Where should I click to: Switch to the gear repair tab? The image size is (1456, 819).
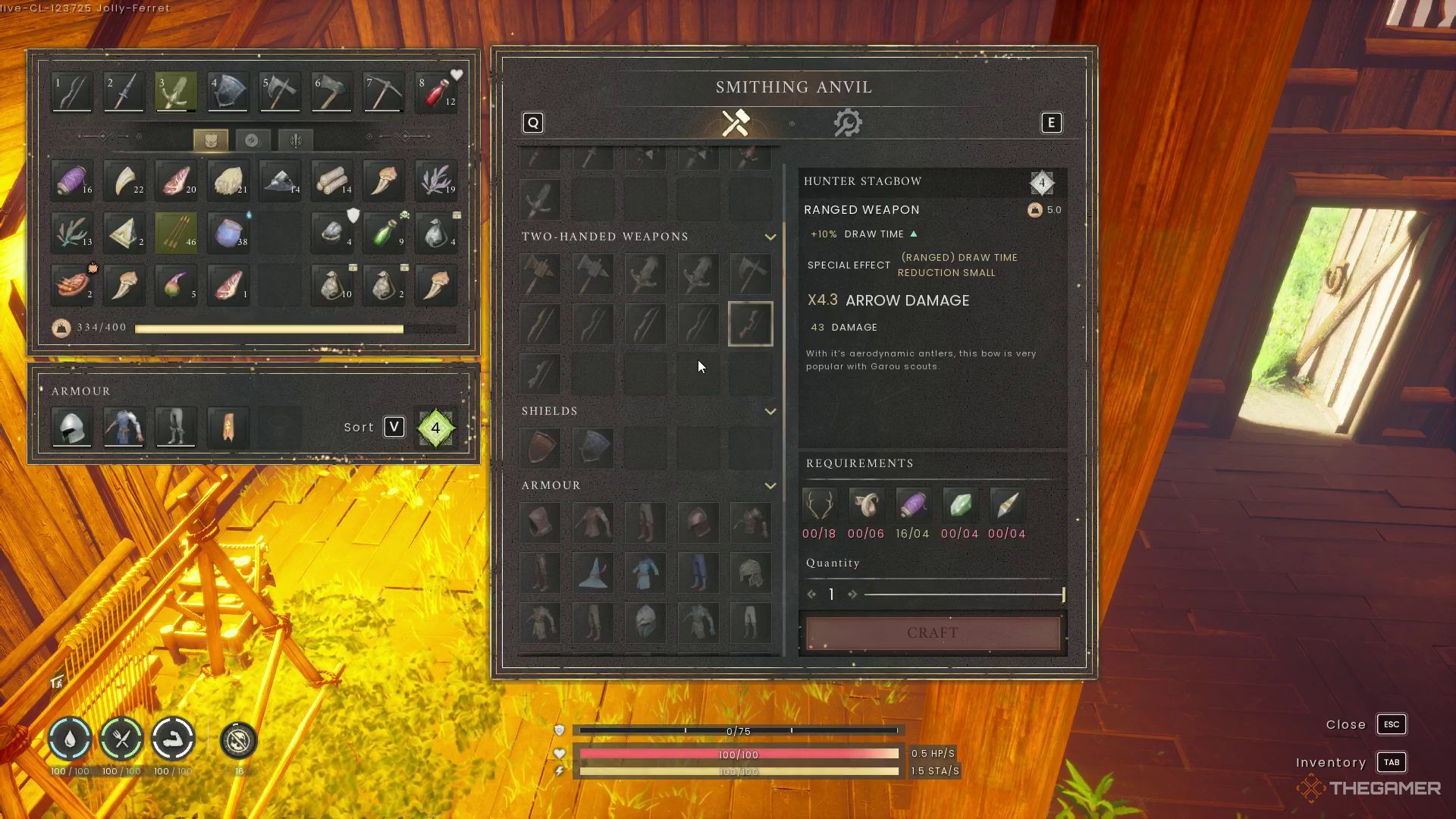(847, 123)
